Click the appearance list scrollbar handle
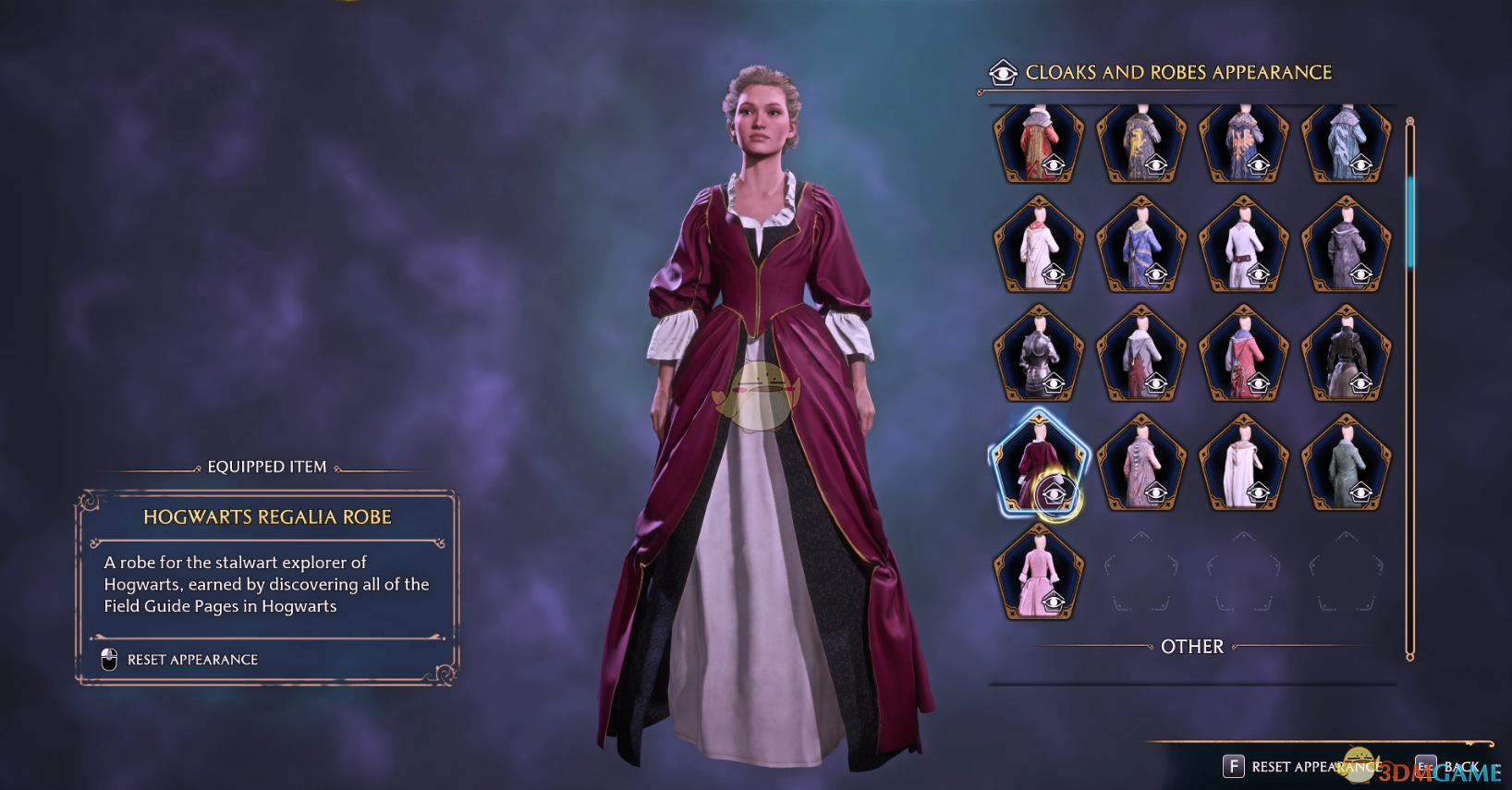Image resolution: width=1512 pixels, height=790 pixels. (1410, 222)
